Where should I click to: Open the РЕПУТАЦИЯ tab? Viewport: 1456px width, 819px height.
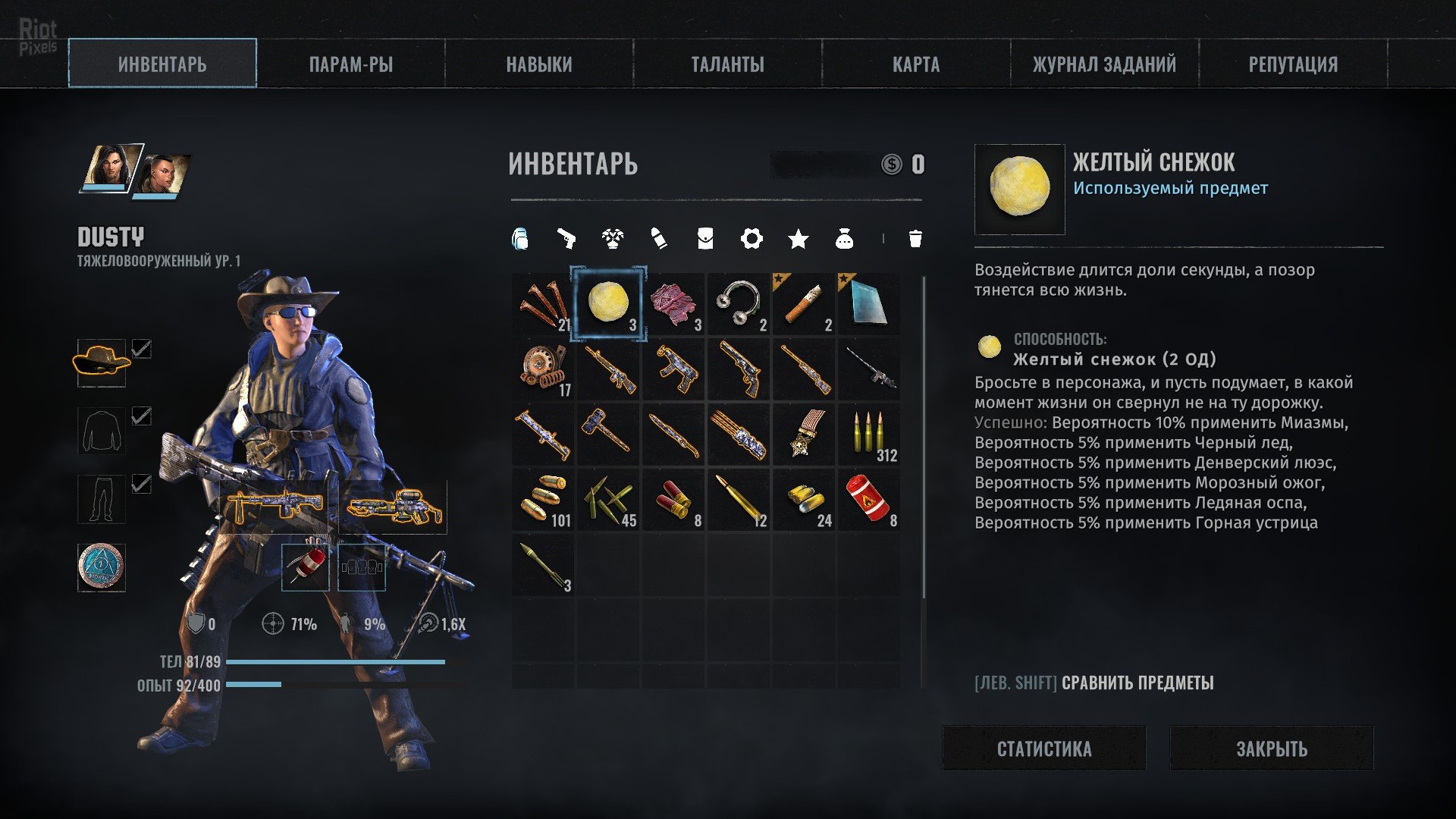1293,64
